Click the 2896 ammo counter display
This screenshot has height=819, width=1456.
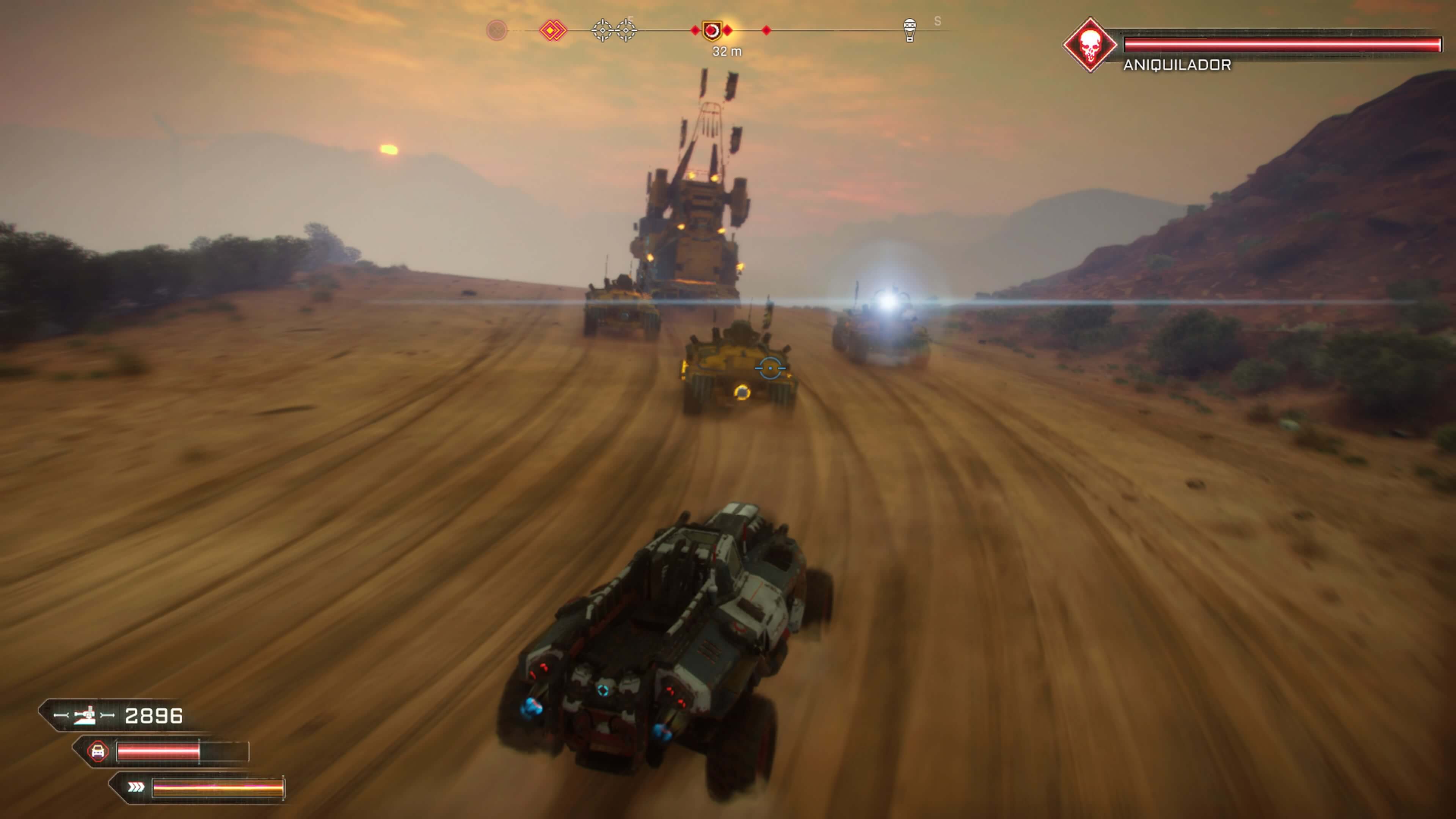[154, 716]
